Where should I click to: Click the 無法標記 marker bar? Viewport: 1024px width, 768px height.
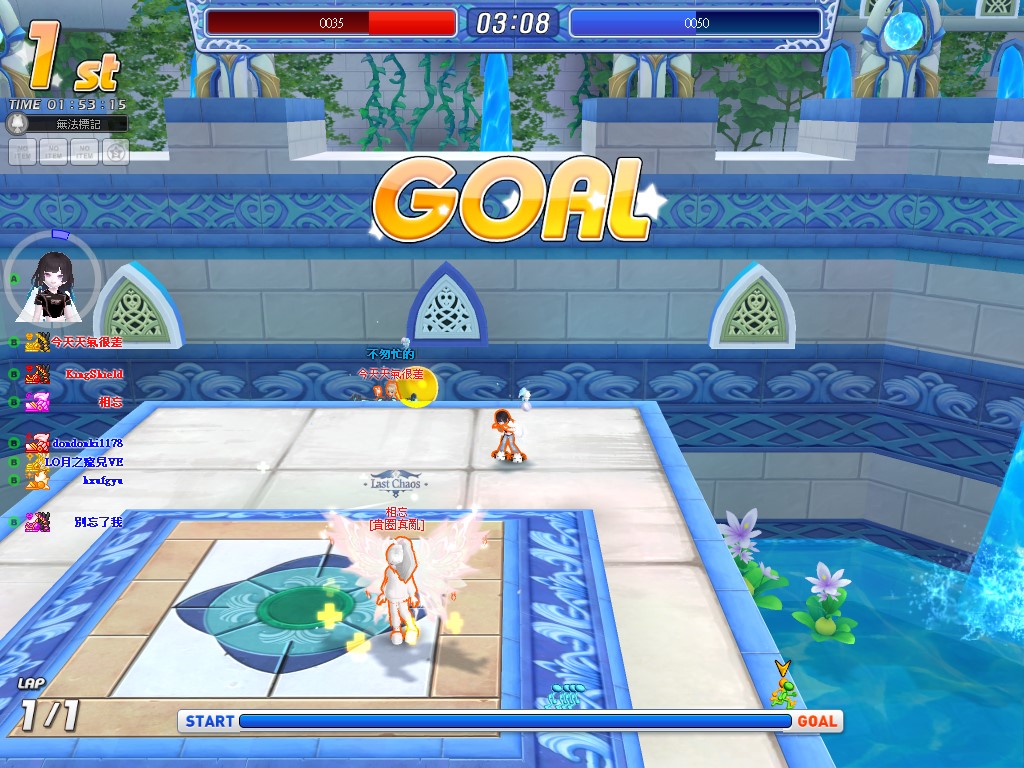(77, 124)
